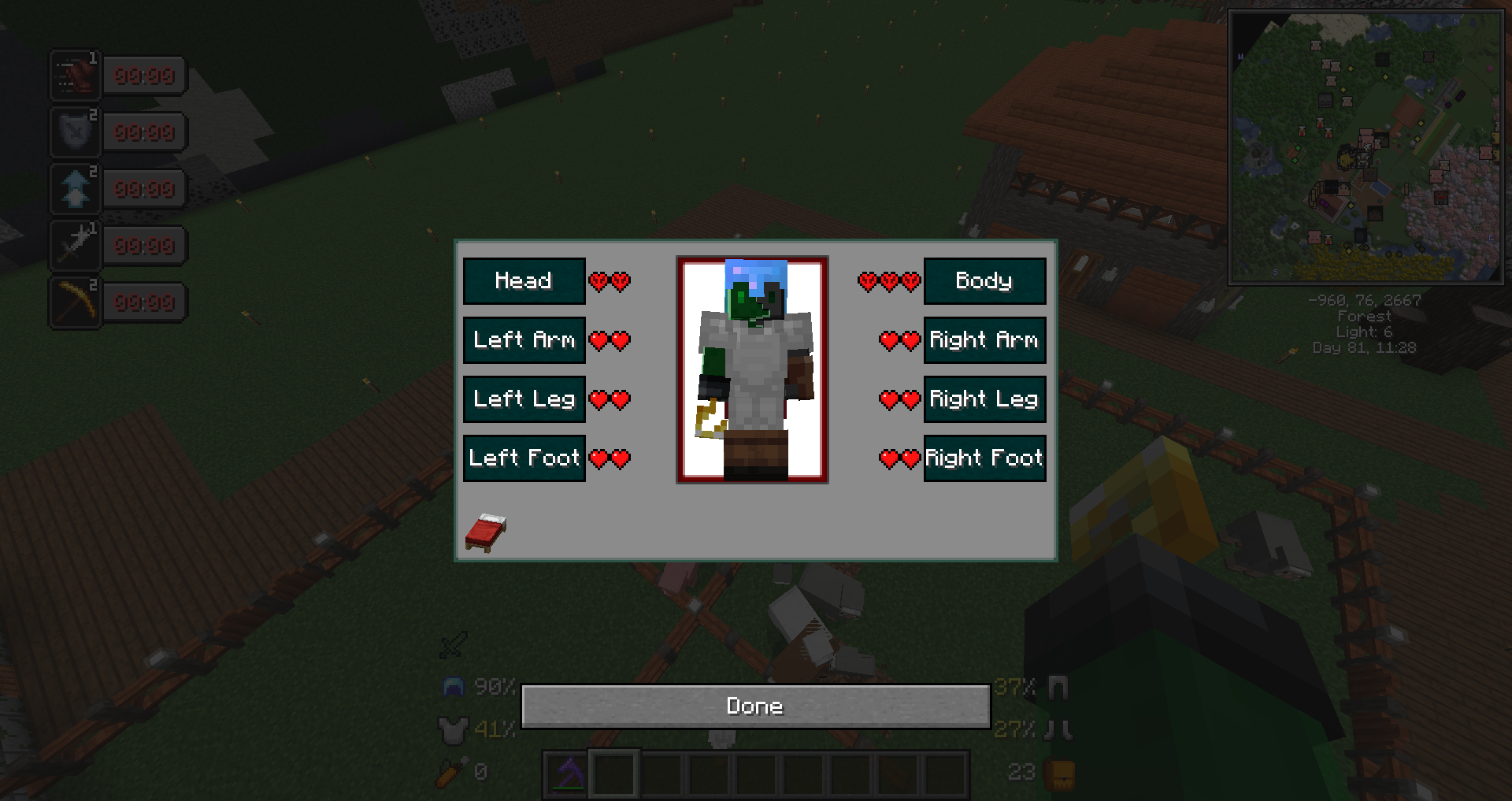The image size is (1512, 801).
Task: Select the Body part button
Action: (x=984, y=280)
